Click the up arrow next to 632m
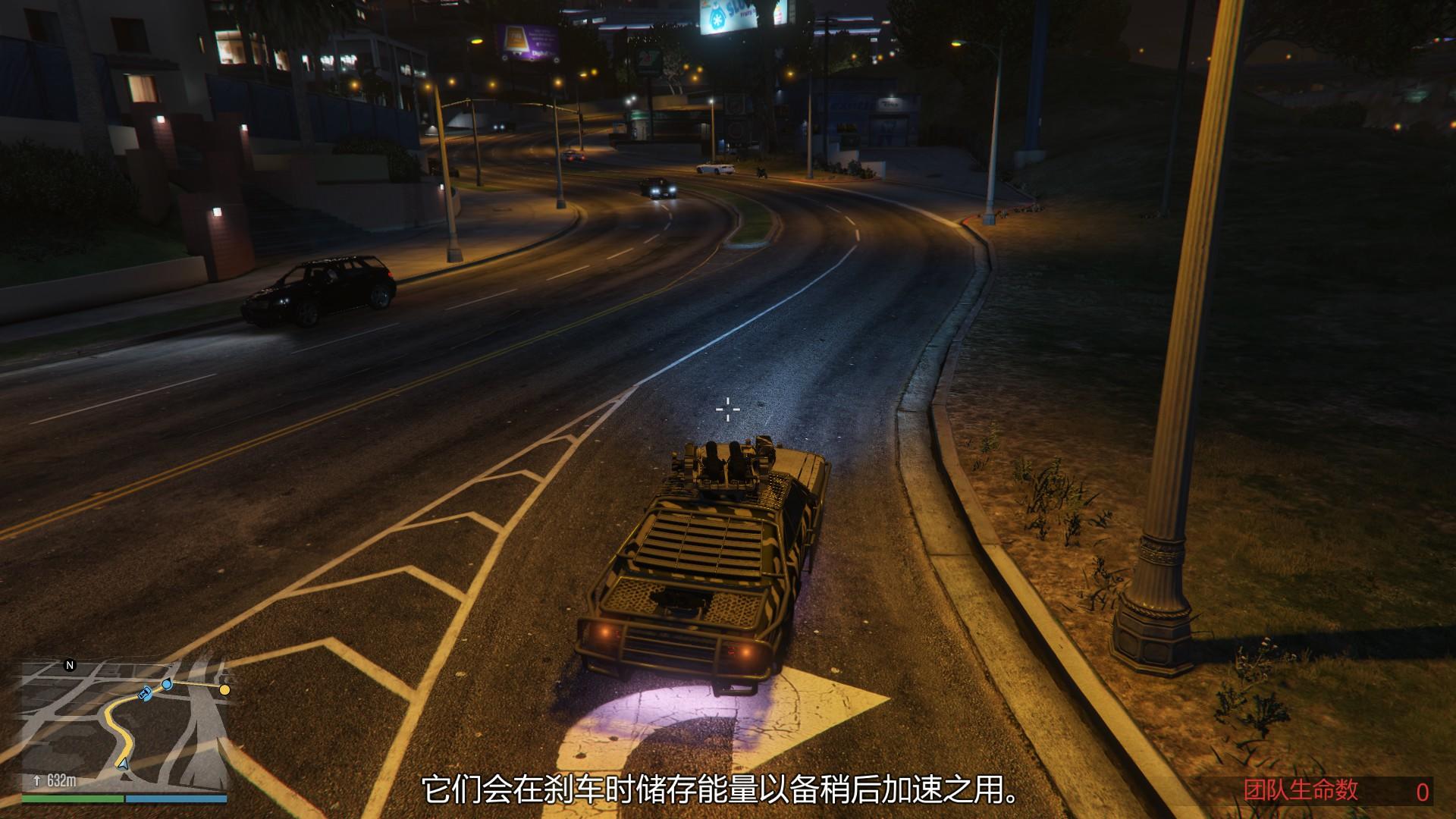The width and height of the screenshot is (1456, 819). click(36, 779)
